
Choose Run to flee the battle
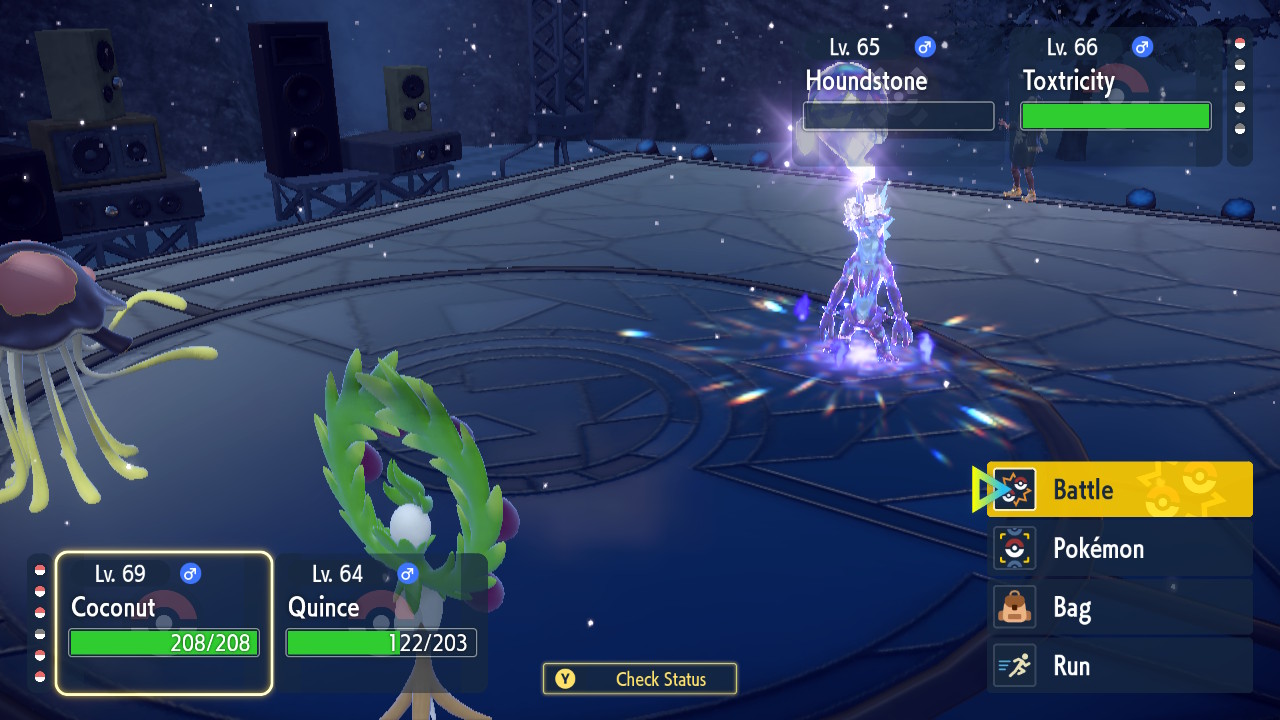1119,666
